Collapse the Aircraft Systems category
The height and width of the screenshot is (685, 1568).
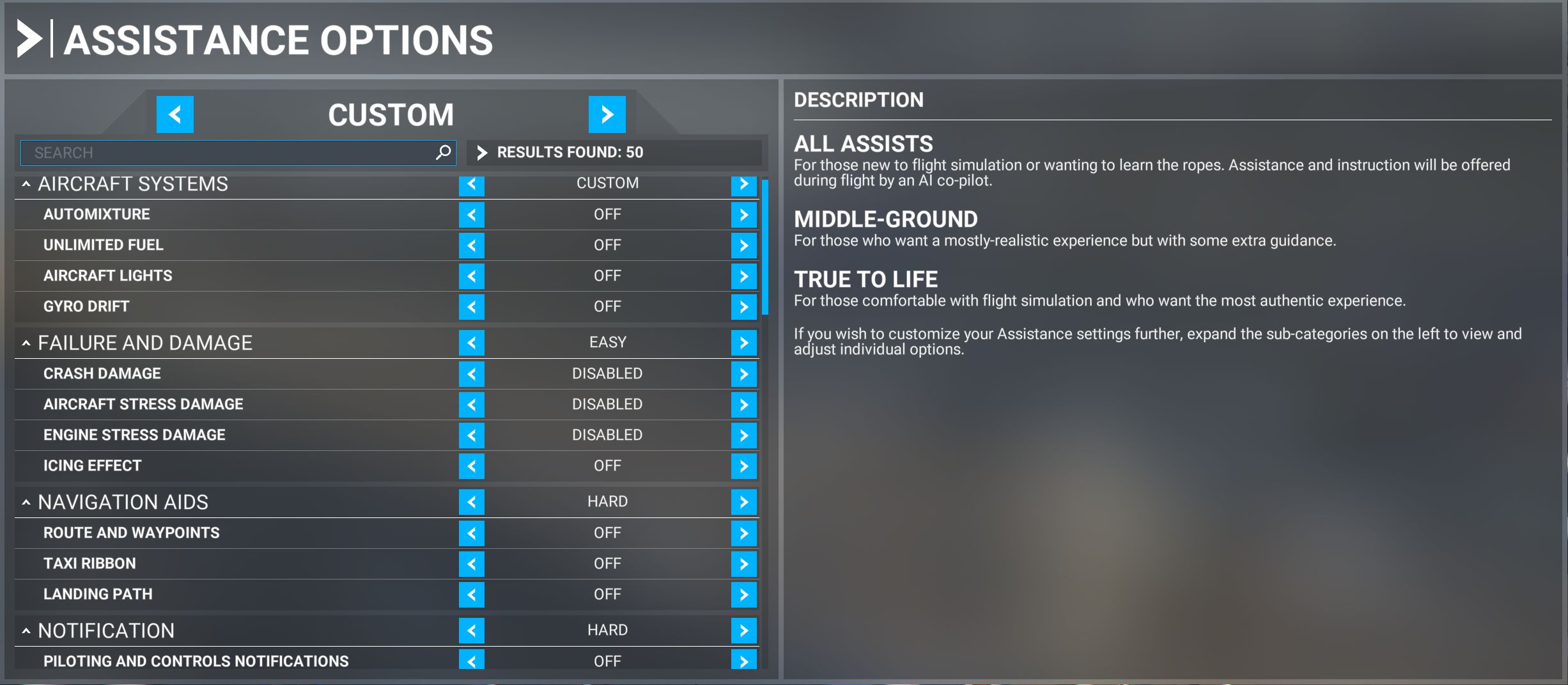click(26, 184)
